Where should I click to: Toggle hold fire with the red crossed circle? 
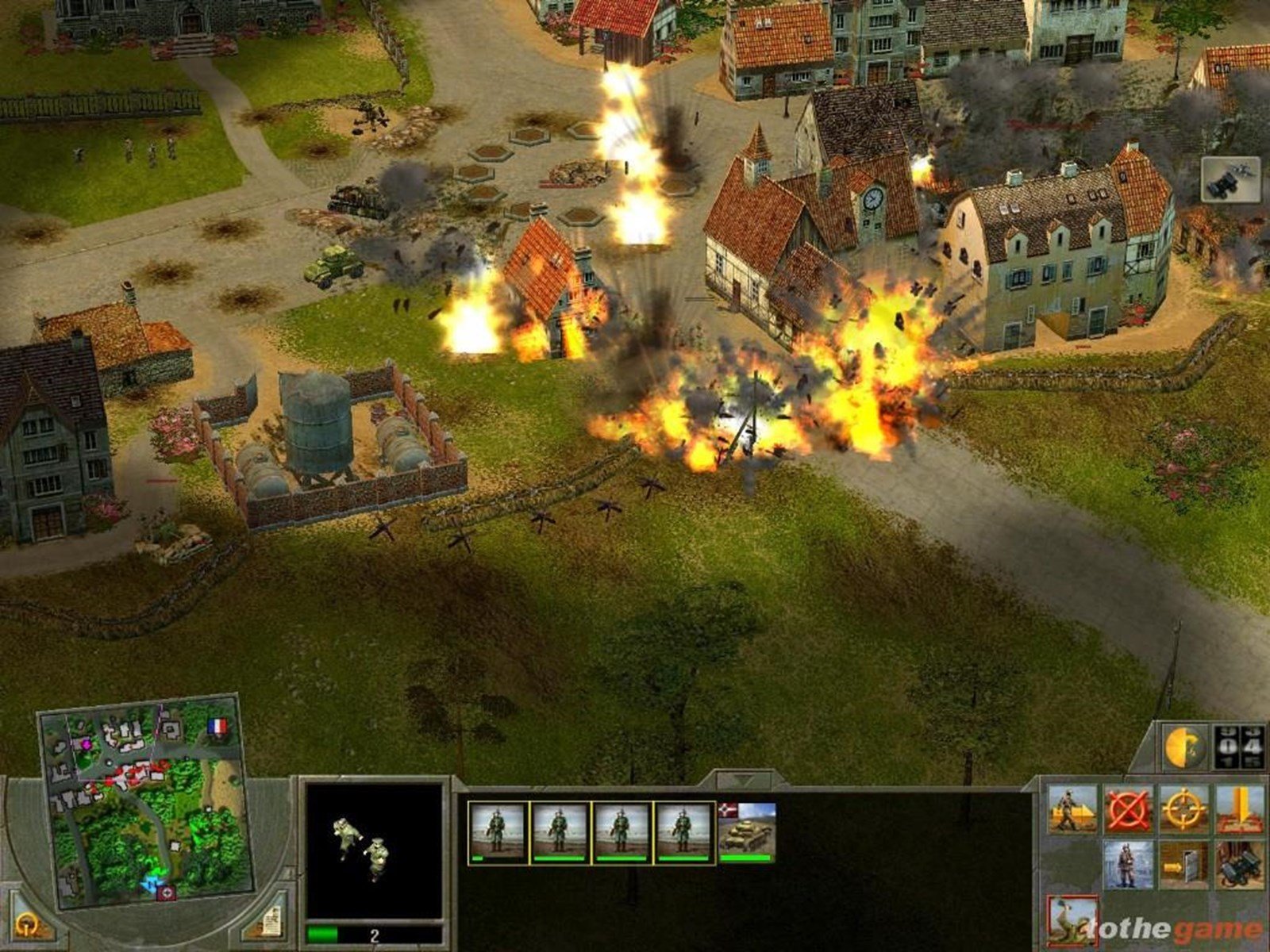click(x=1127, y=807)
